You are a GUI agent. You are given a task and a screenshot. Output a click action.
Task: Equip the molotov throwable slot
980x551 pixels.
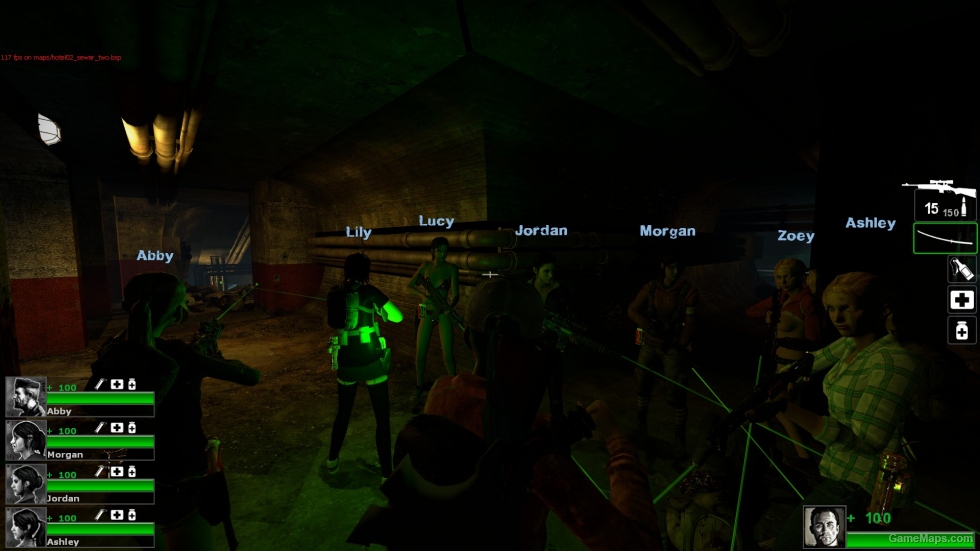click(962, 268)
